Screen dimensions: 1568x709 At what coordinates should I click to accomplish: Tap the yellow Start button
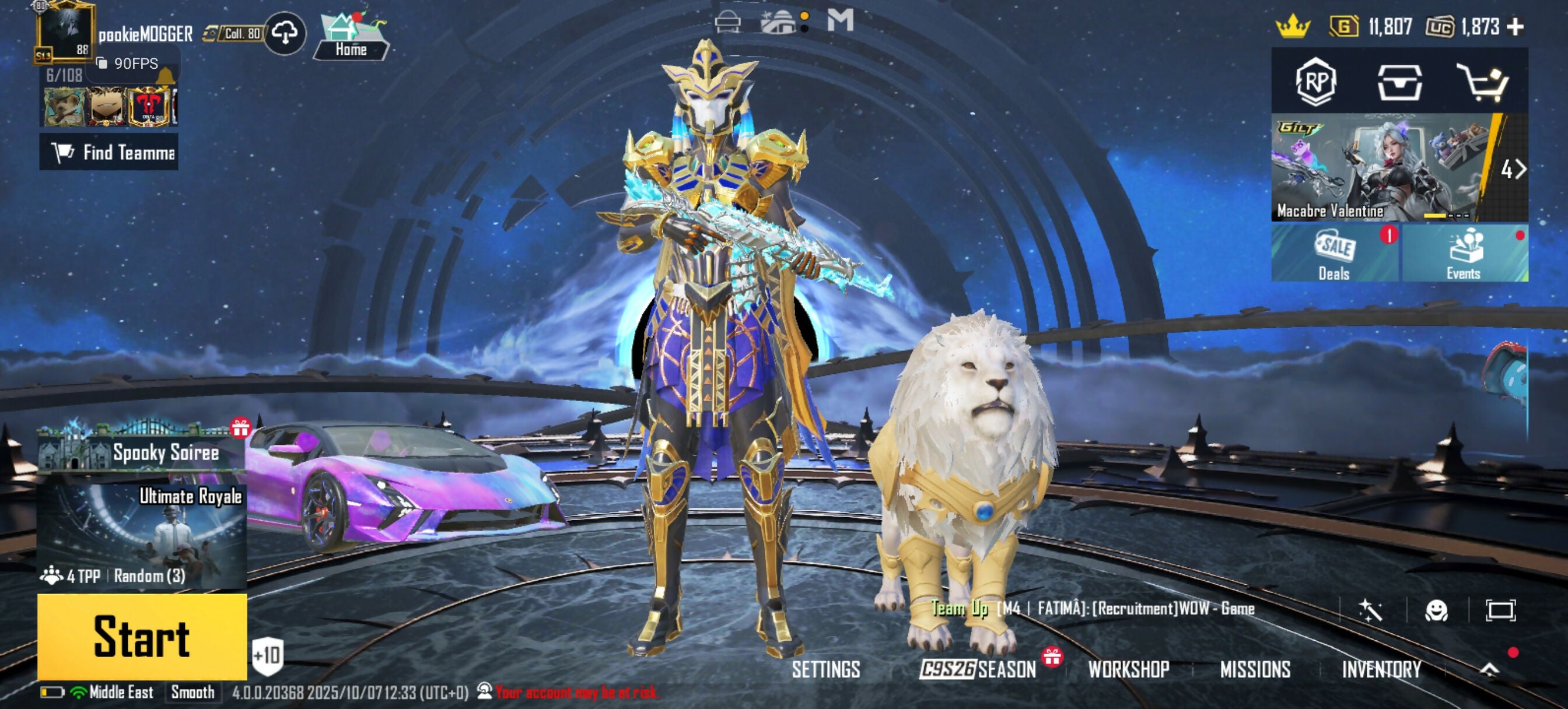[142, 636]
